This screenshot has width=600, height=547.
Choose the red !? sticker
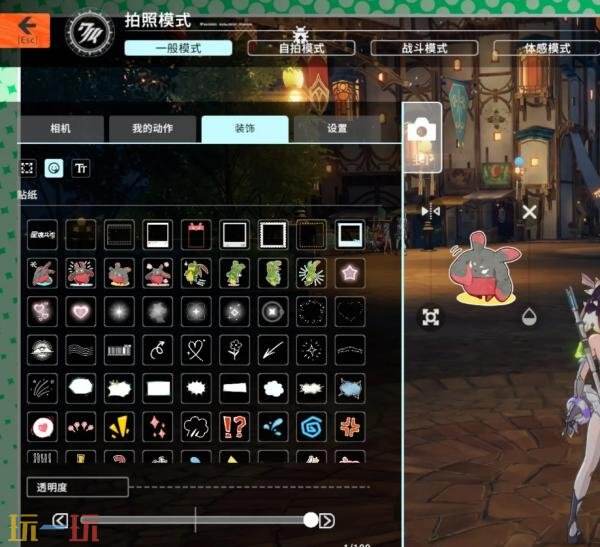tap(233, 427)
